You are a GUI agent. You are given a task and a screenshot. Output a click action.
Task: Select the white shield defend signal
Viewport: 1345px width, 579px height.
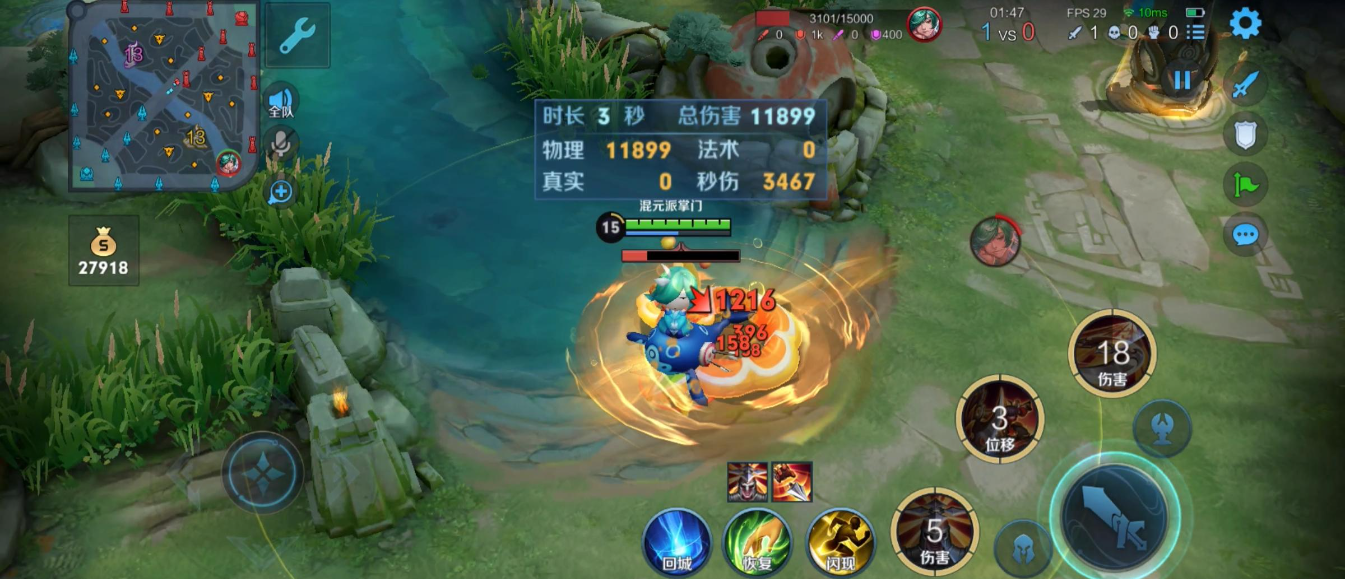1245,134
